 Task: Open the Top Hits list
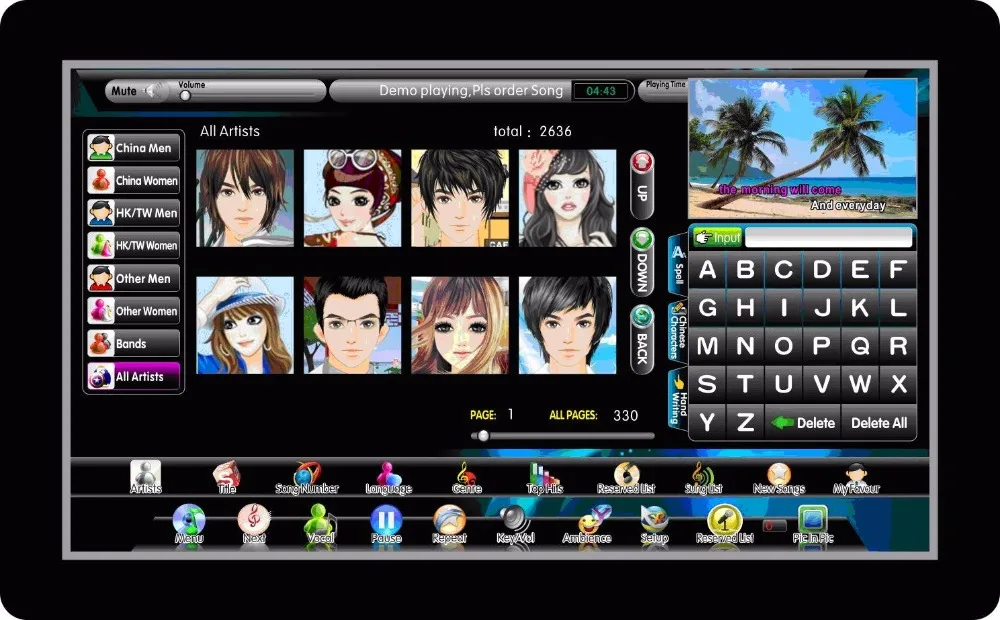tap(544, 478)
